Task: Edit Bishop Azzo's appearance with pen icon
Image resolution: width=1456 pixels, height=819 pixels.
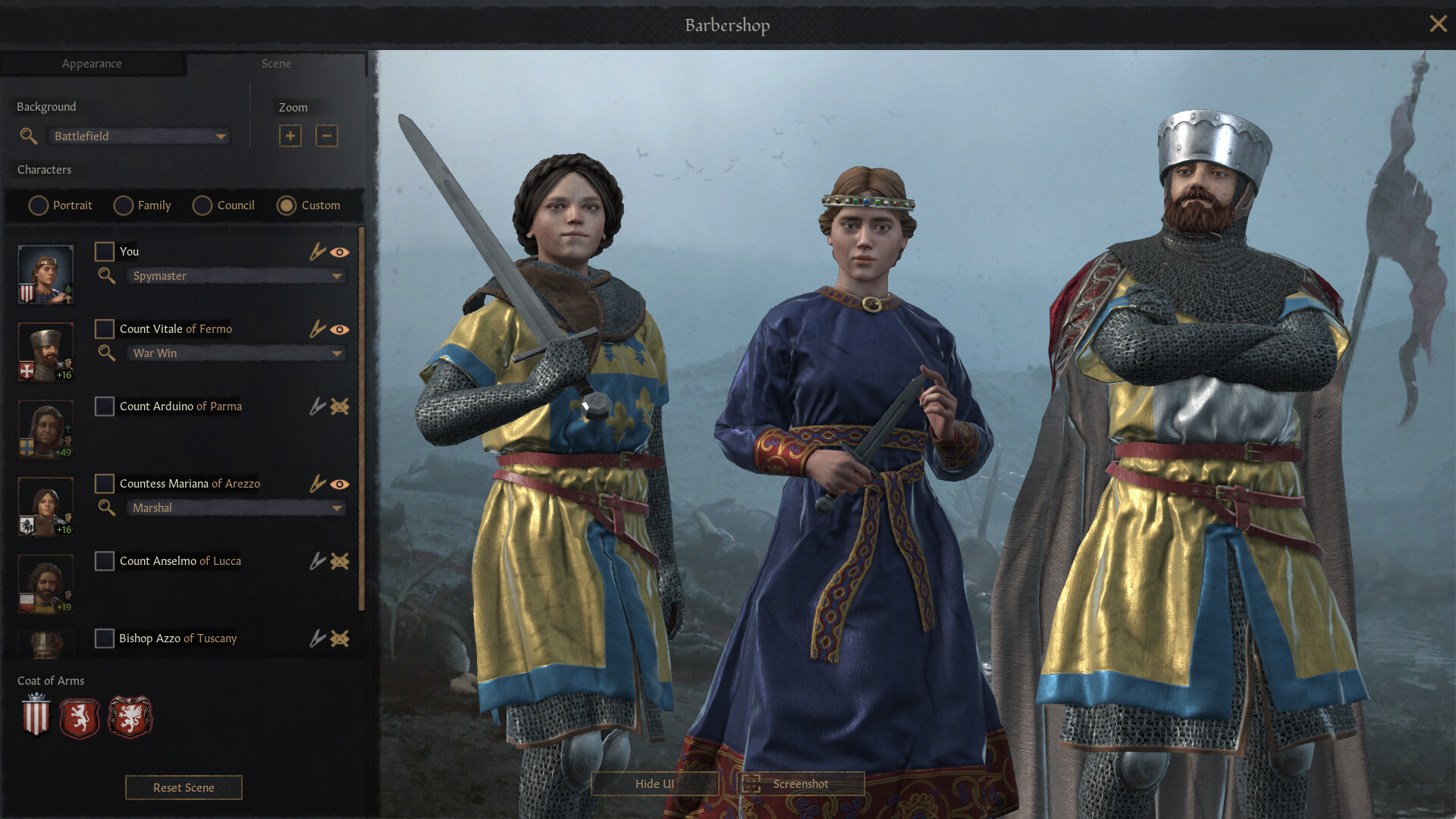Action: click(318, 639)
